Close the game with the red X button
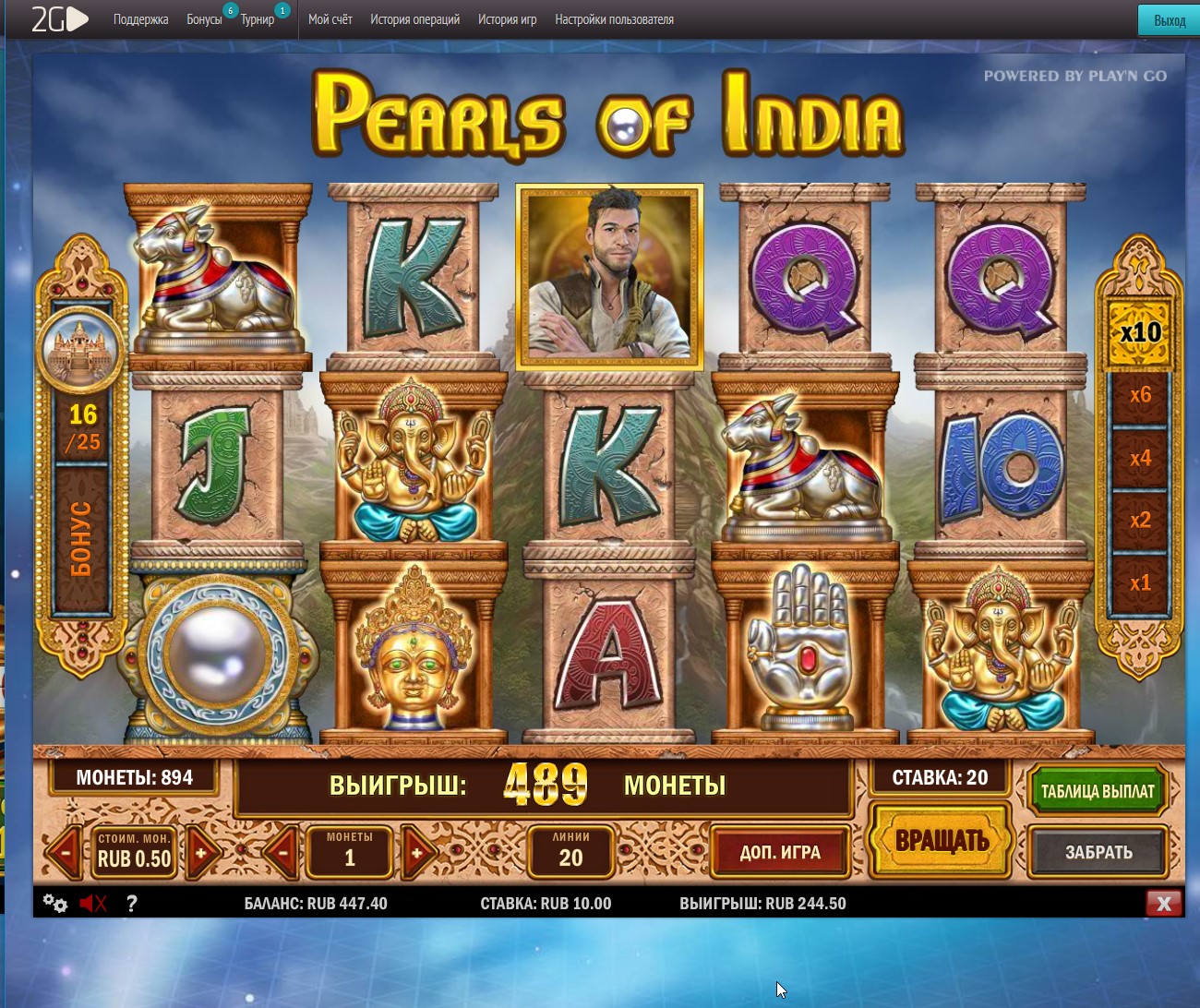 tap(1164, 904)
